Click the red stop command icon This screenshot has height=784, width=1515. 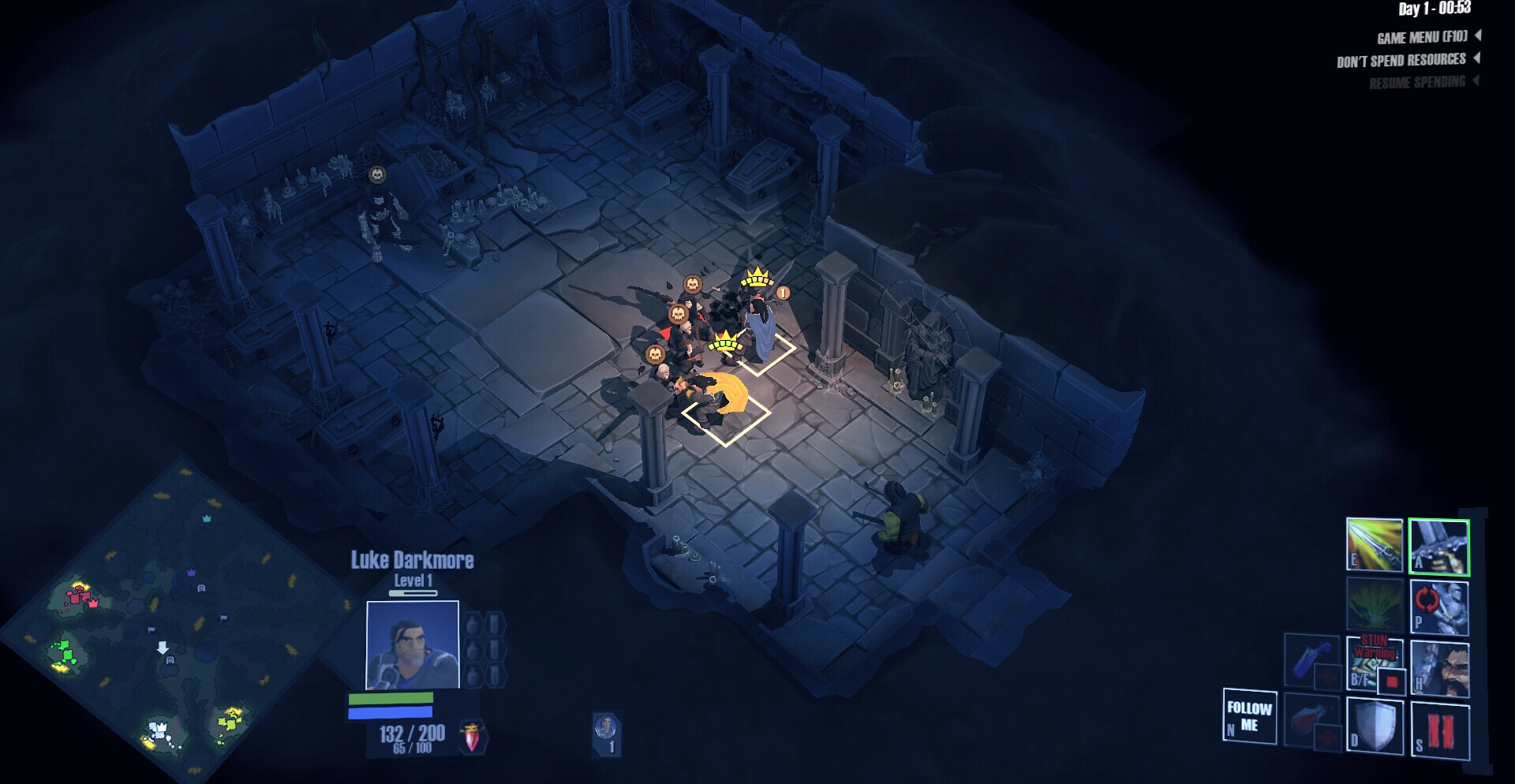click(1439, 731)
